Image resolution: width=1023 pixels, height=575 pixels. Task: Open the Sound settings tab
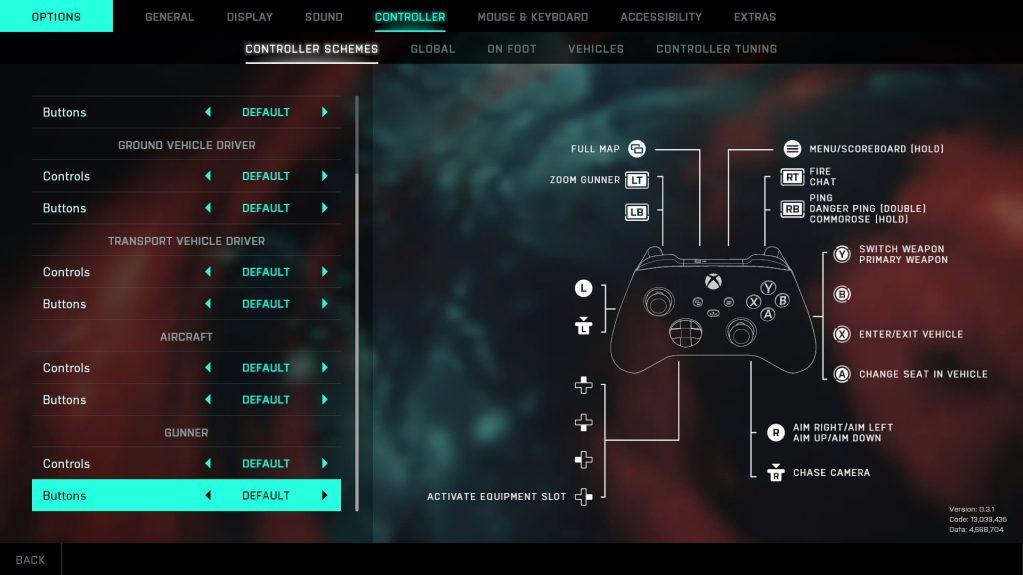click(x=323, y=17)
